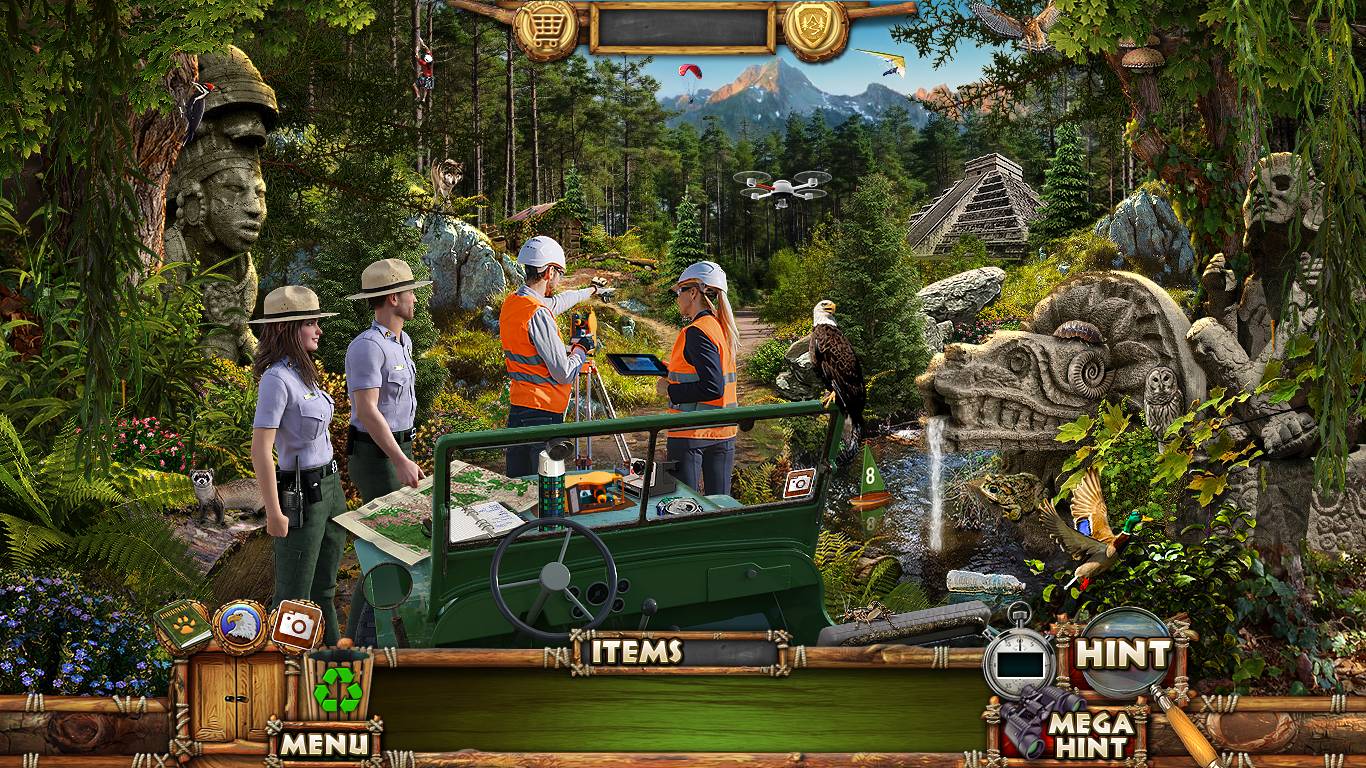Screen dimensions: 1366x768
Task: Open the paw print journal book
Action: [x=183, y=626]
